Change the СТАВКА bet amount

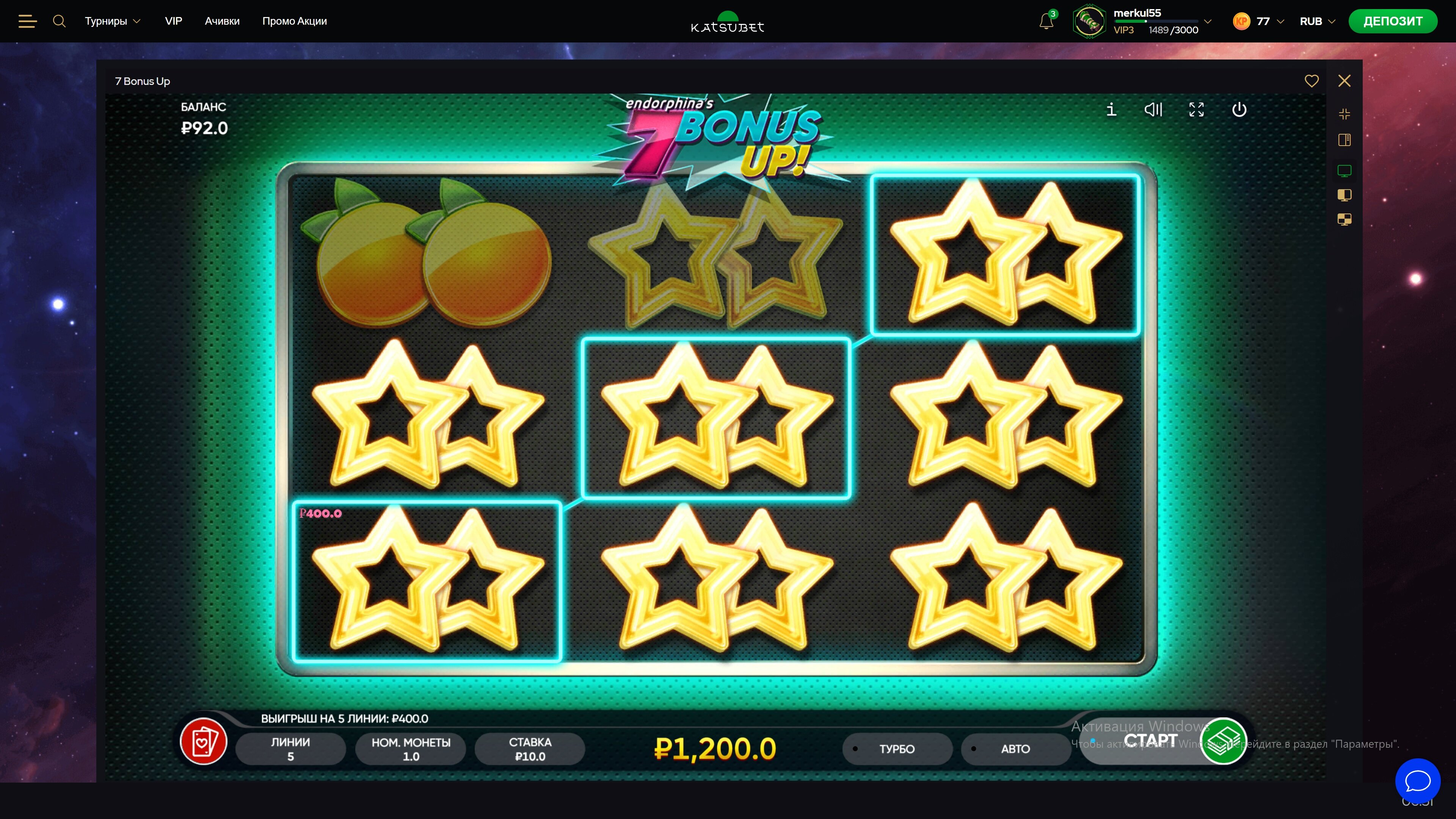530,749
